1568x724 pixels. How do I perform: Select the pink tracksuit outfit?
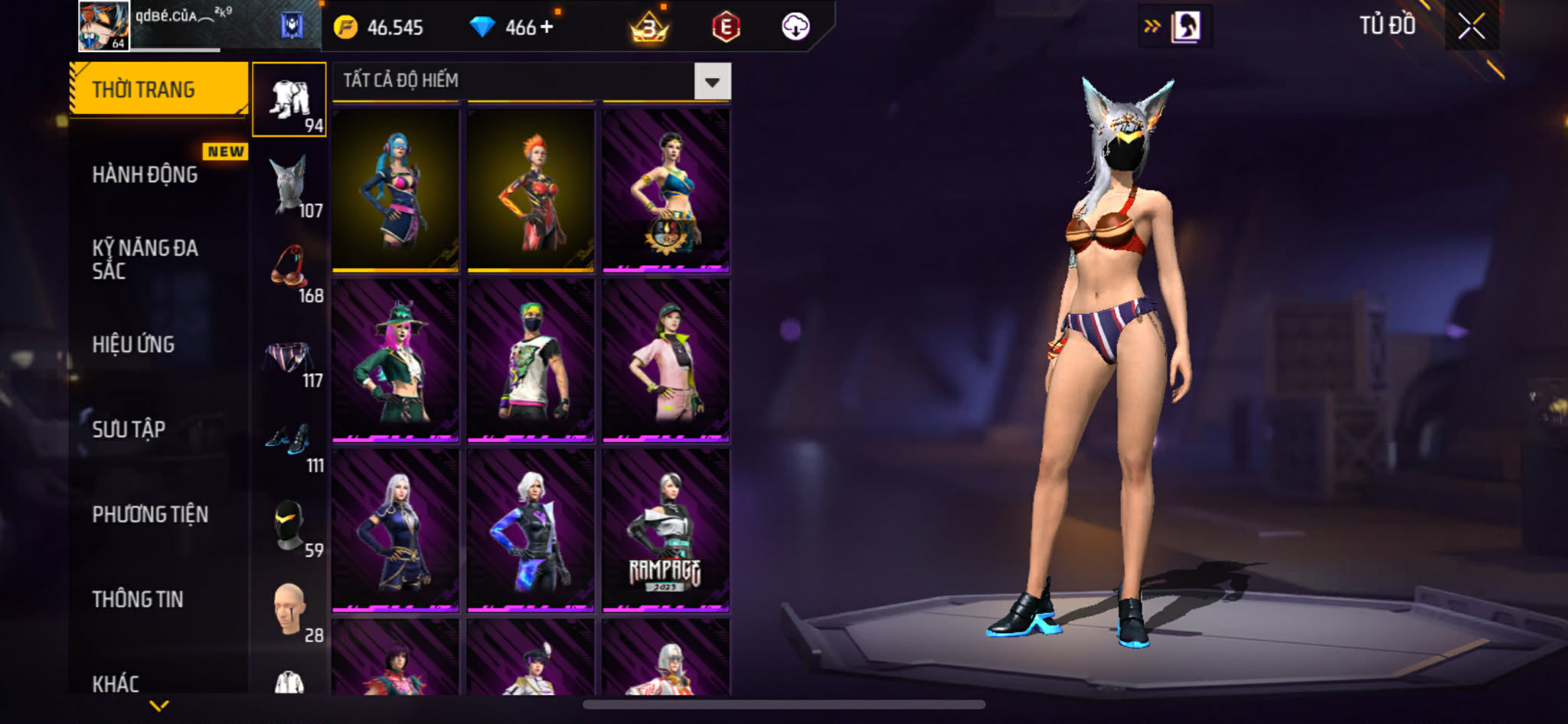pos(665,360)
